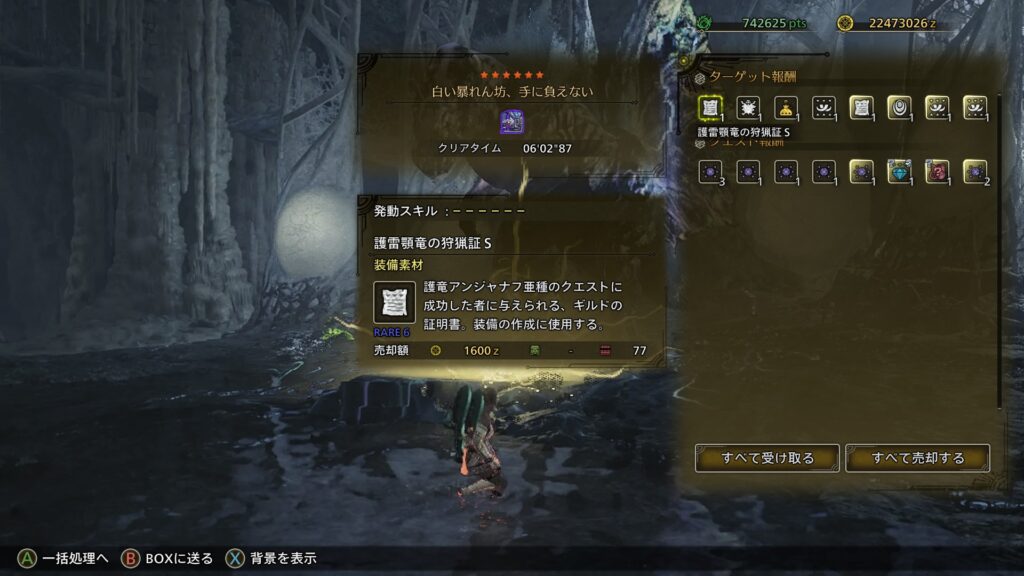Select the purple orb slot with quantity 3
Image resolution: width=1024 pixels, height=576 pixels.
(710, 172)
